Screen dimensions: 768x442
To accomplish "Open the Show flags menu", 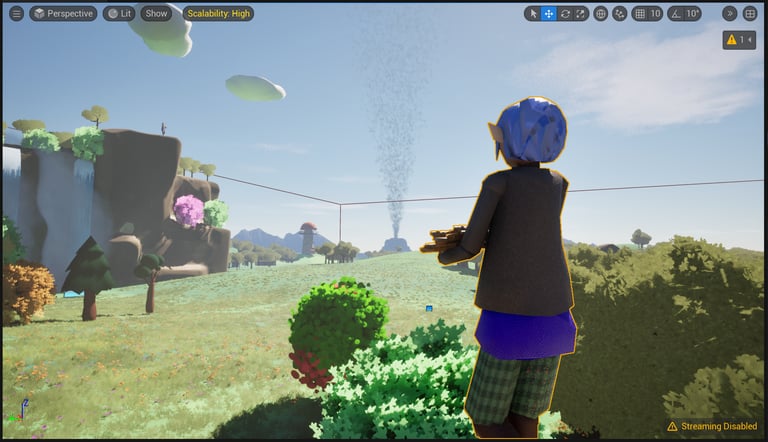I will pyautogui.click(x=156, y=13).
